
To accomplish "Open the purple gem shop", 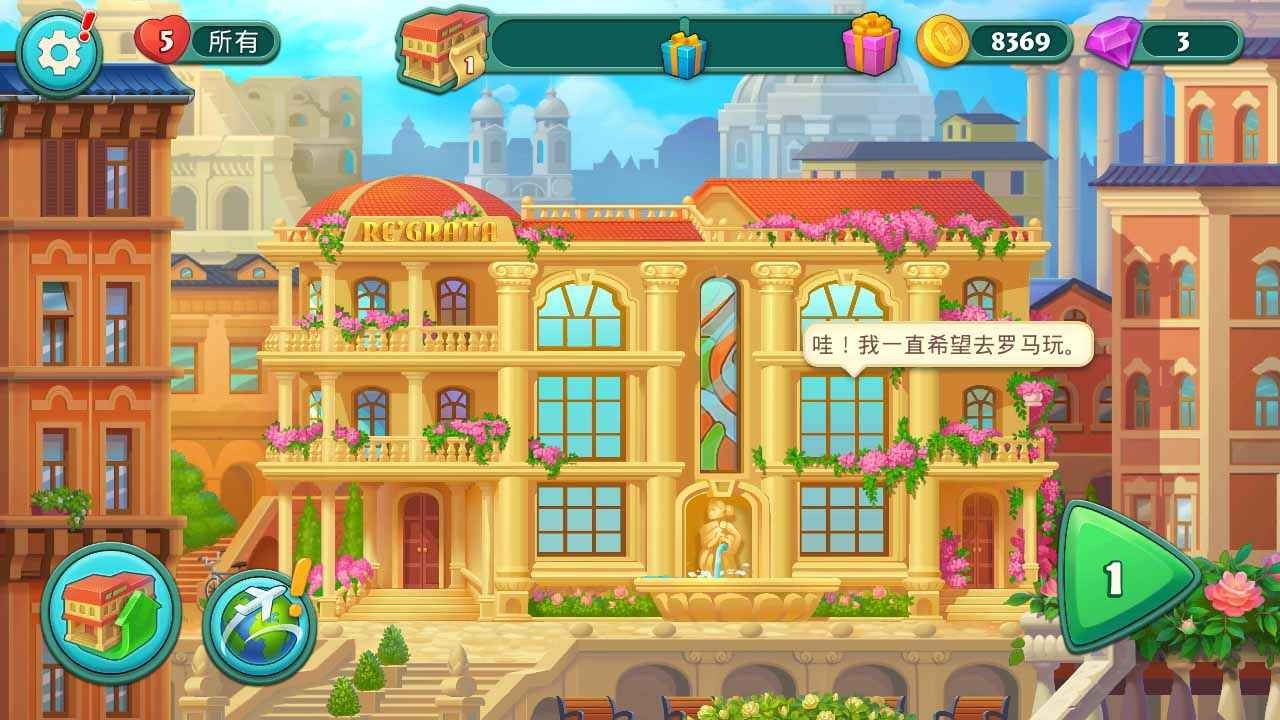I will pos(1112,42).
